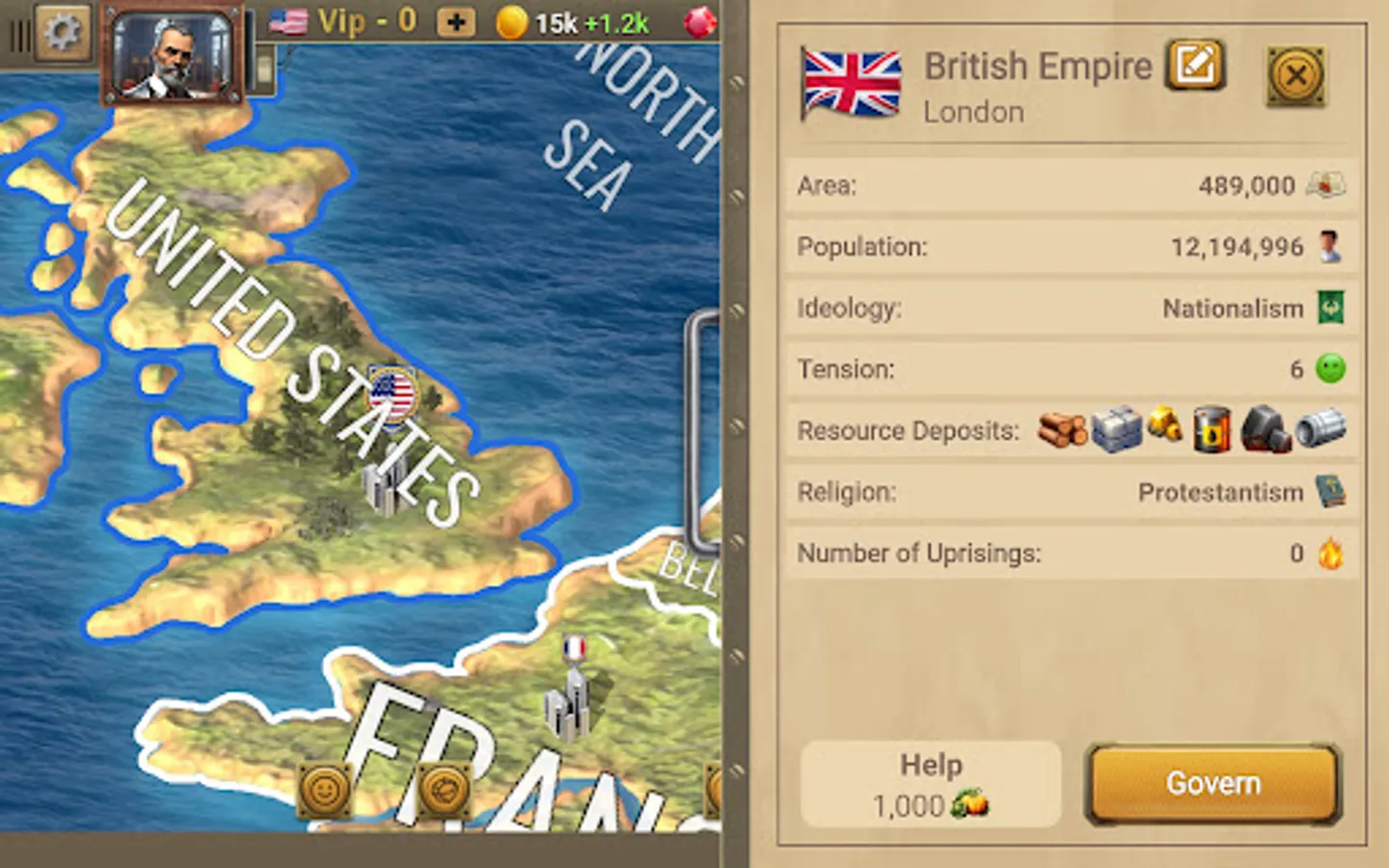Click the plus to add gold currency

click(x=455, y=21)
